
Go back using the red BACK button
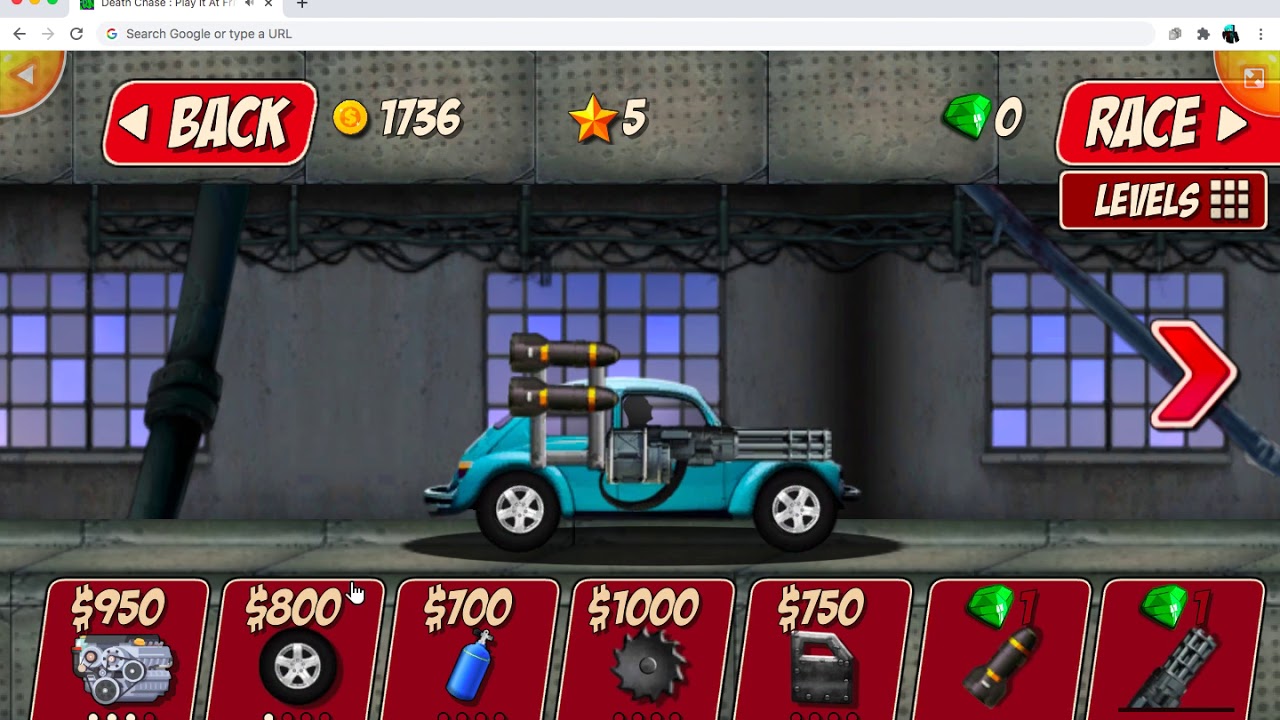click(210, 123)
